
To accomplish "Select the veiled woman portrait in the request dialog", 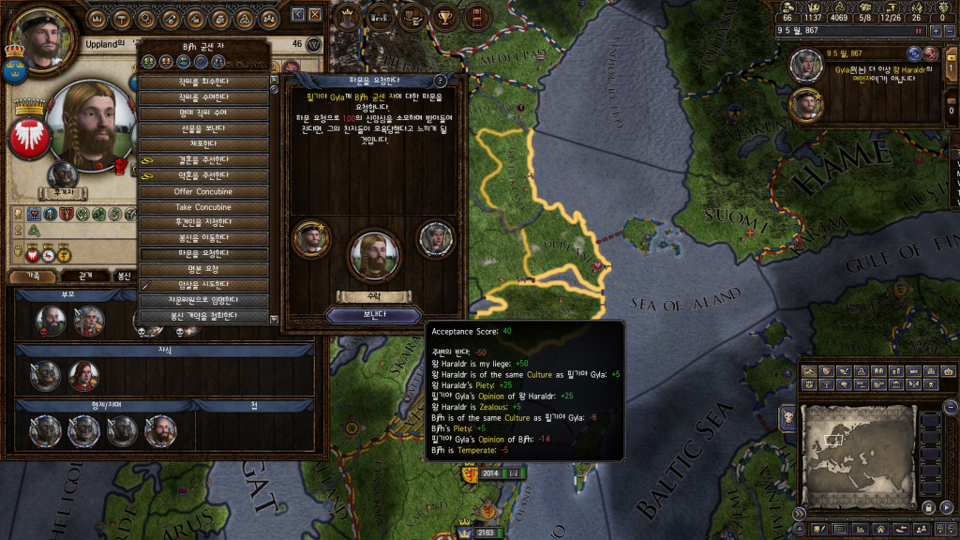I will tap(435, 238).
